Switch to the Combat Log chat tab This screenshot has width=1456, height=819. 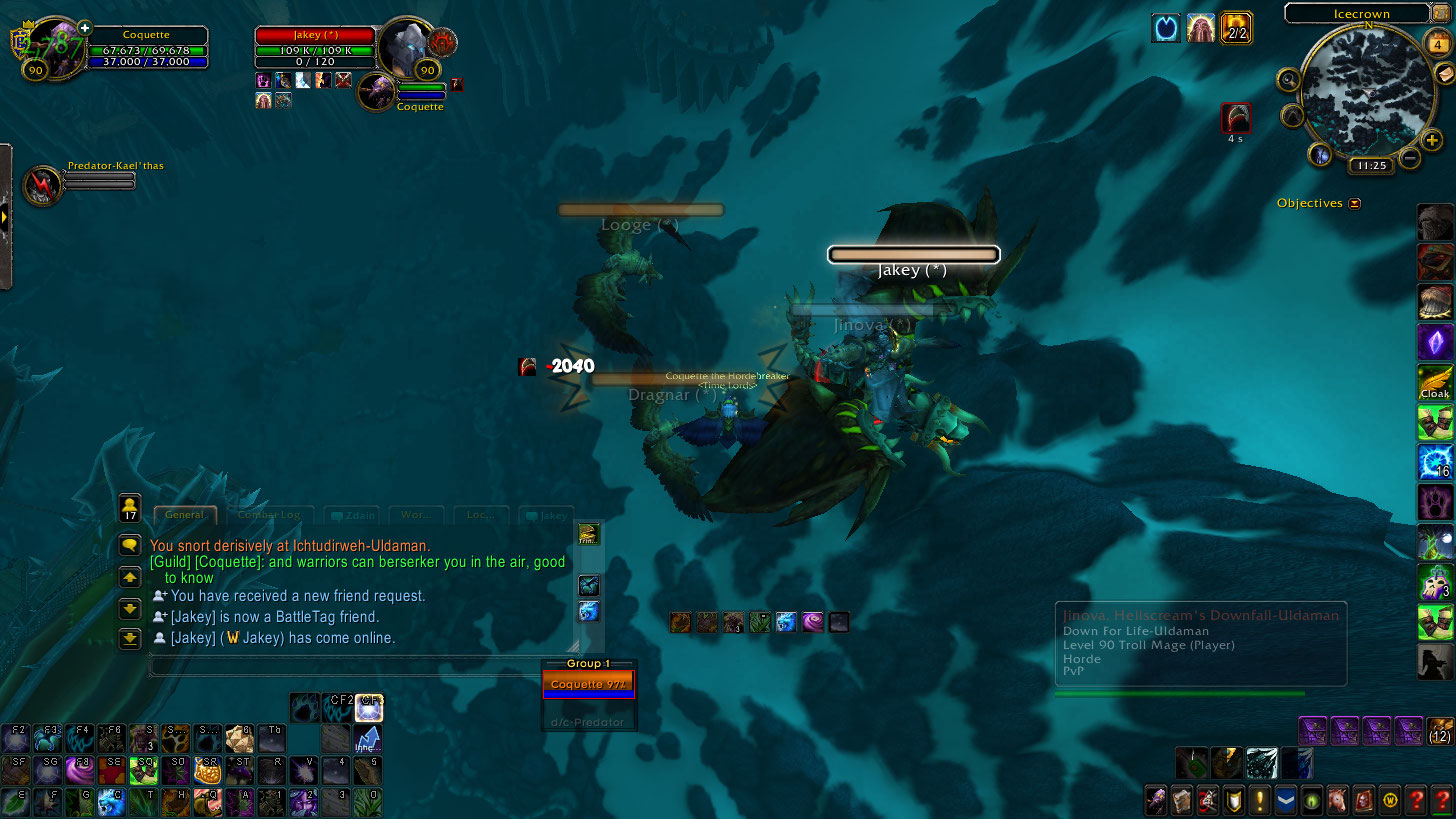273,515
